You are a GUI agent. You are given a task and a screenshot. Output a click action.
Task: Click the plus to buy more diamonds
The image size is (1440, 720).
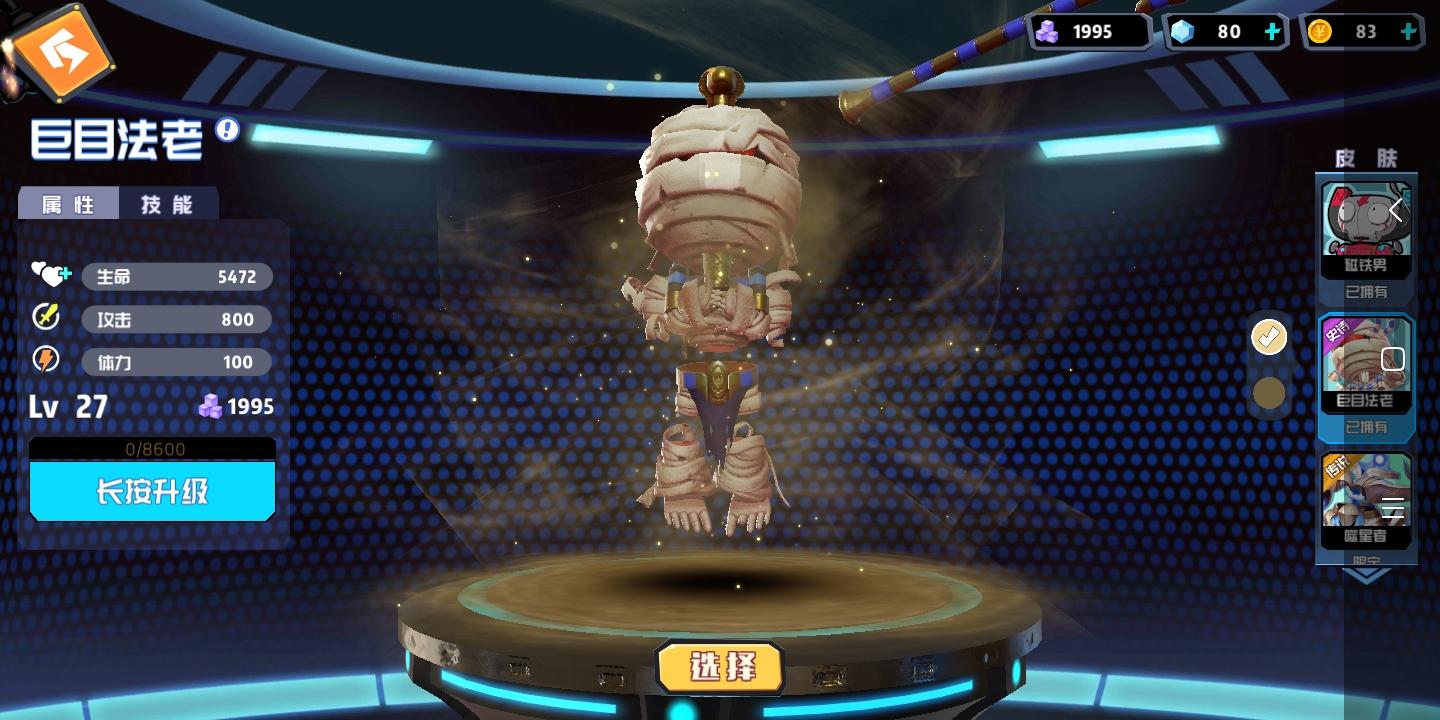(1271, 31)
